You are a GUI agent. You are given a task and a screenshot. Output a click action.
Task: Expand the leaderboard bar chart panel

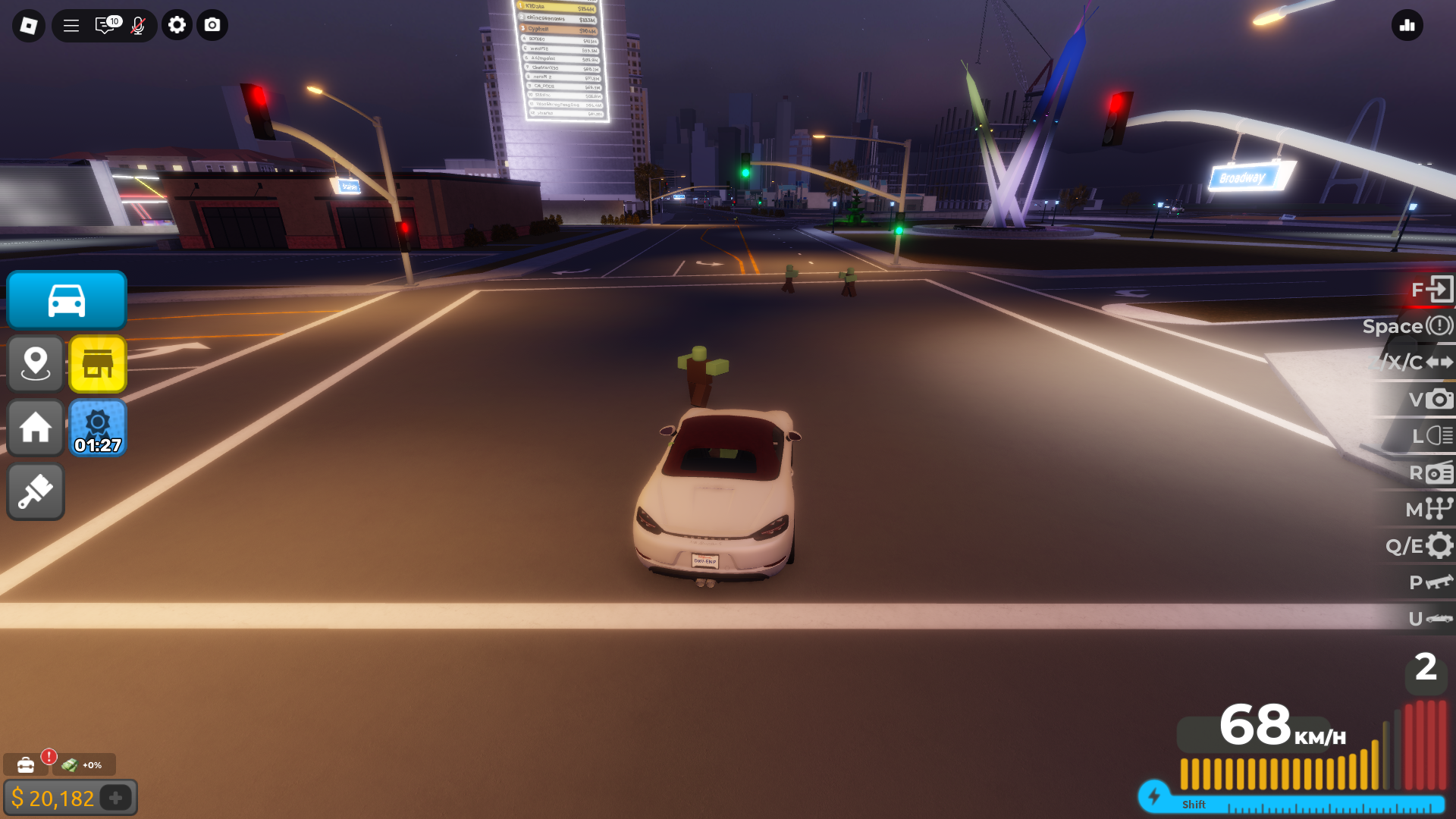click(1407, 25)
